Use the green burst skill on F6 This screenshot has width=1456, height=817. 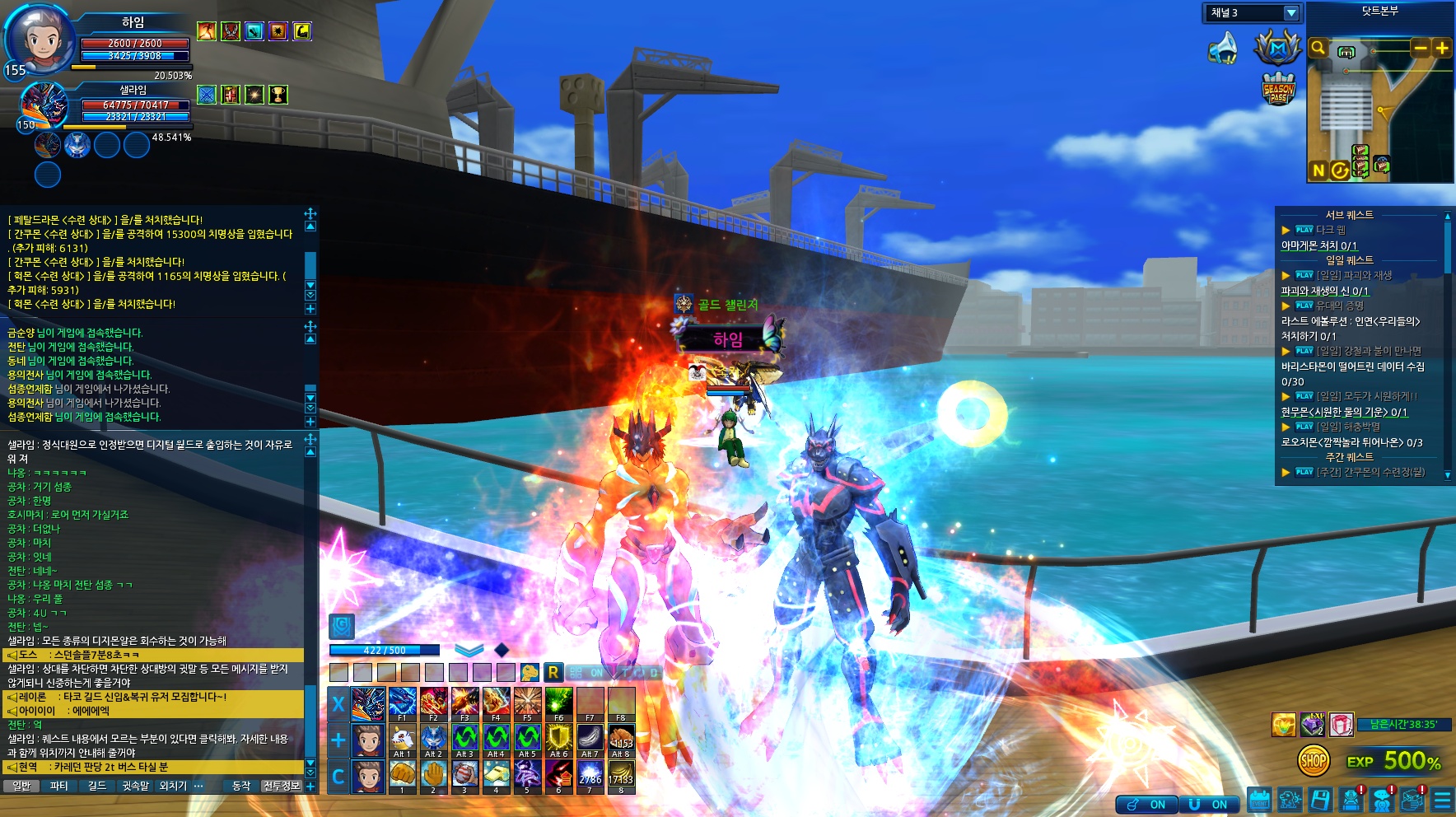[558, 702]
